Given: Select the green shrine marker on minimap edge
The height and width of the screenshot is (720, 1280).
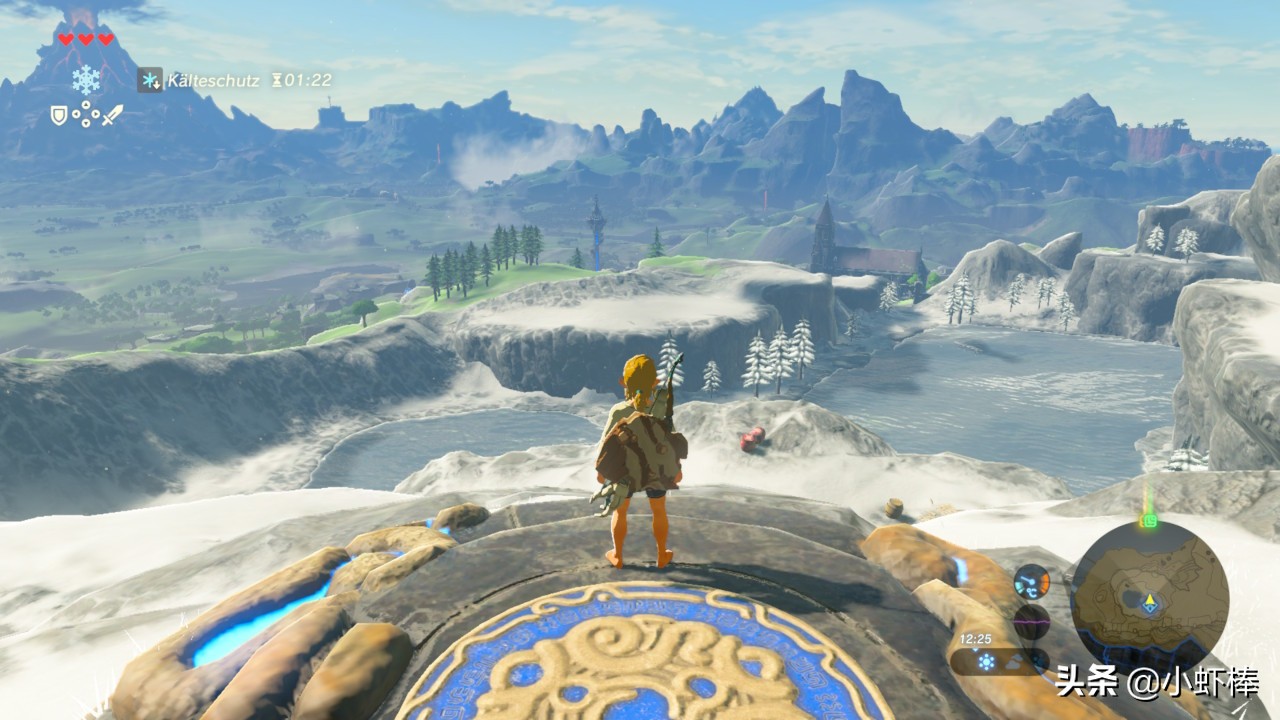Looking at the screenshot, I should pos(1149,520).
